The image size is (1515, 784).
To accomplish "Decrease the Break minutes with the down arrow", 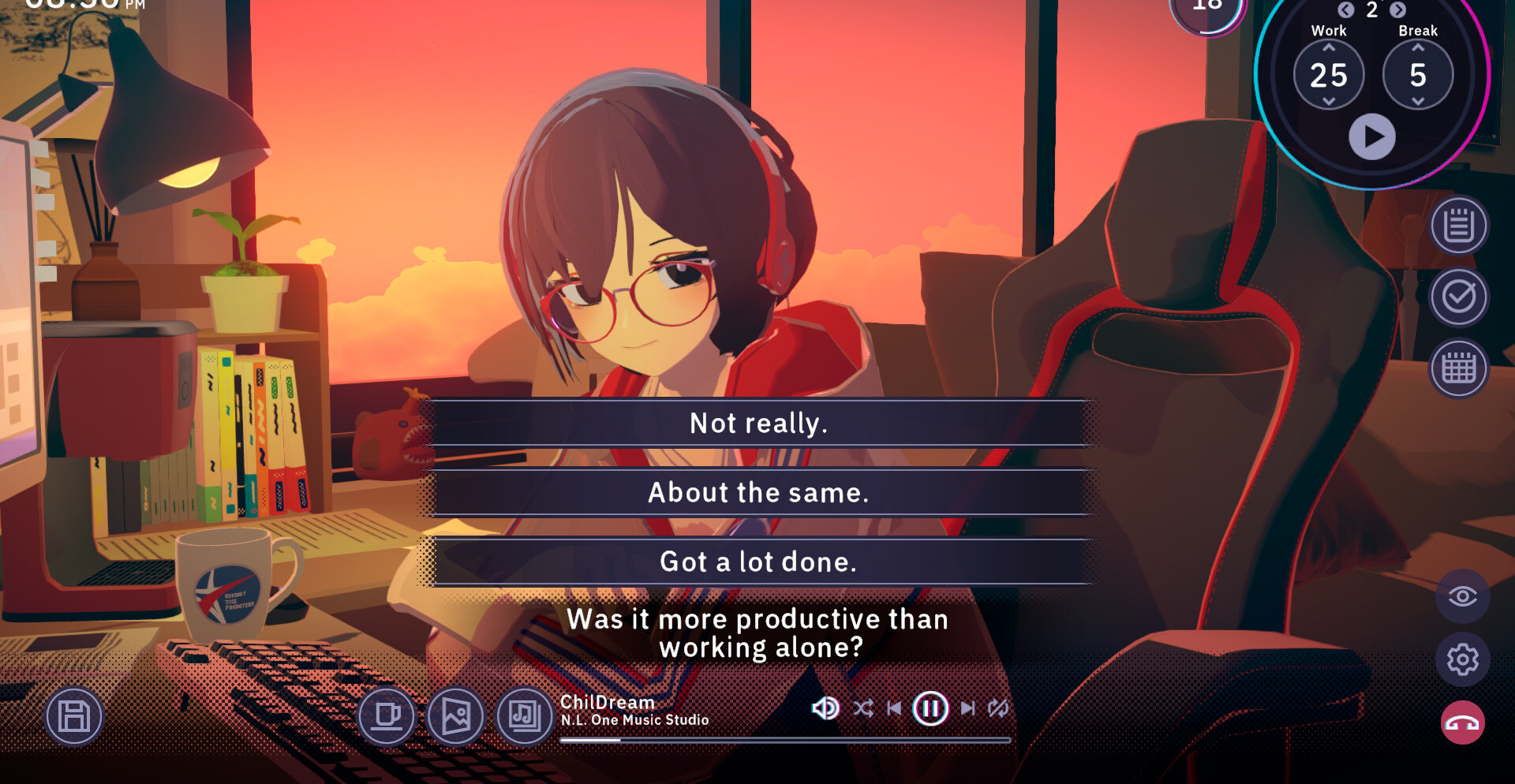I will [1418, 102].
